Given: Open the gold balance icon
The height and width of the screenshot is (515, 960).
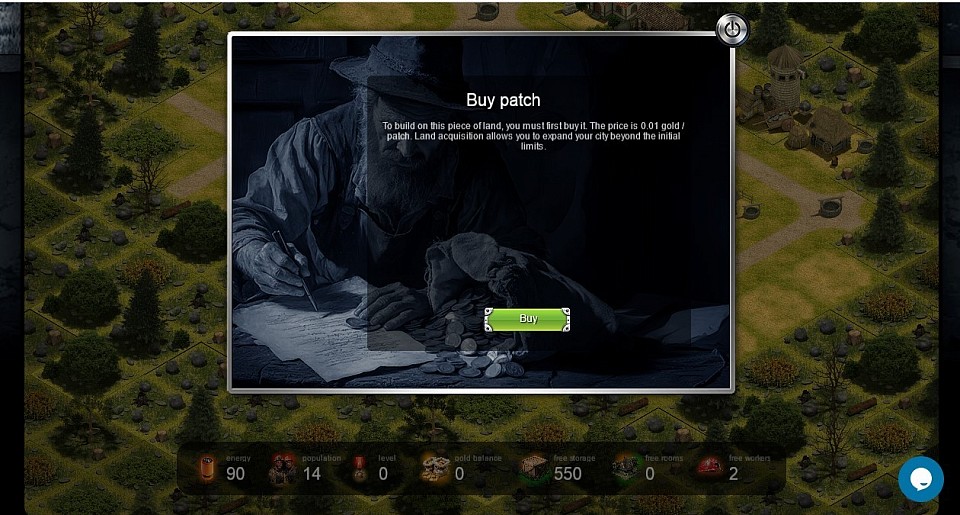Looking at the screenshot, I should click(x=435, y=468).
